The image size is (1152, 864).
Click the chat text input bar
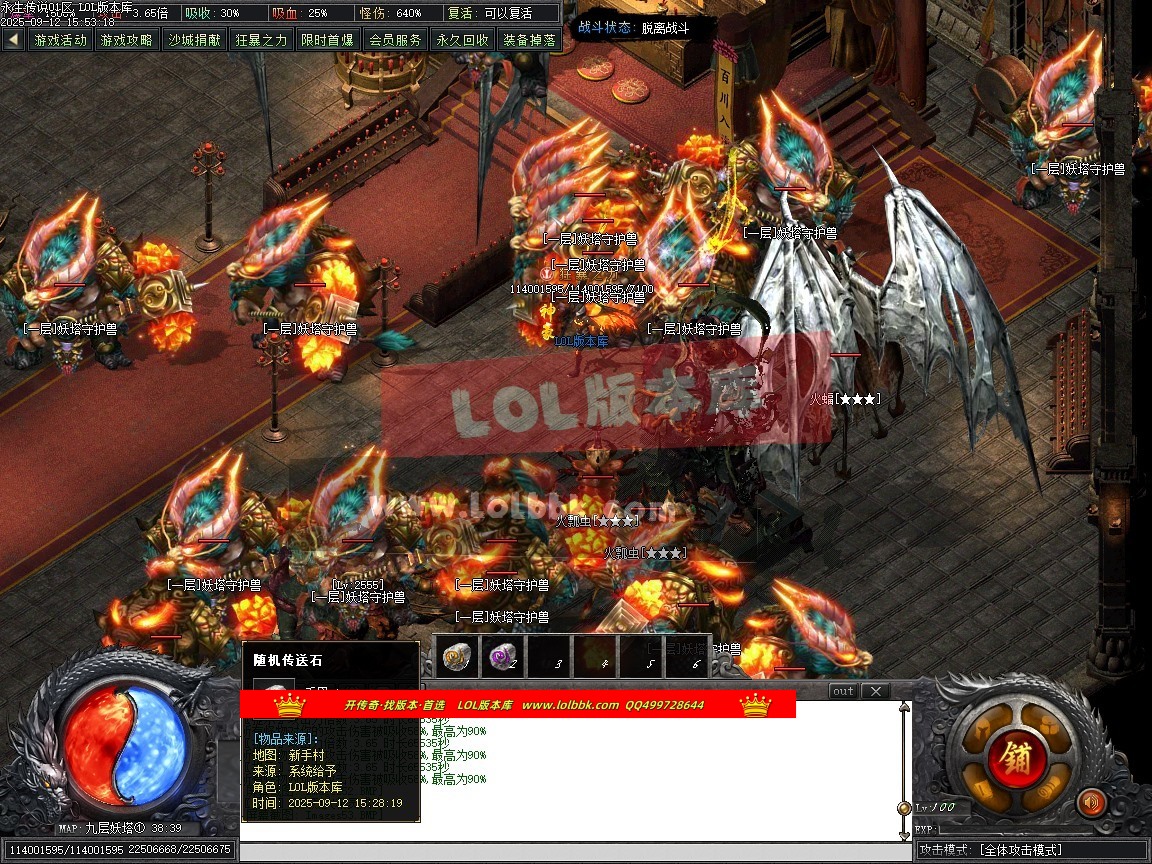point(575,851)
